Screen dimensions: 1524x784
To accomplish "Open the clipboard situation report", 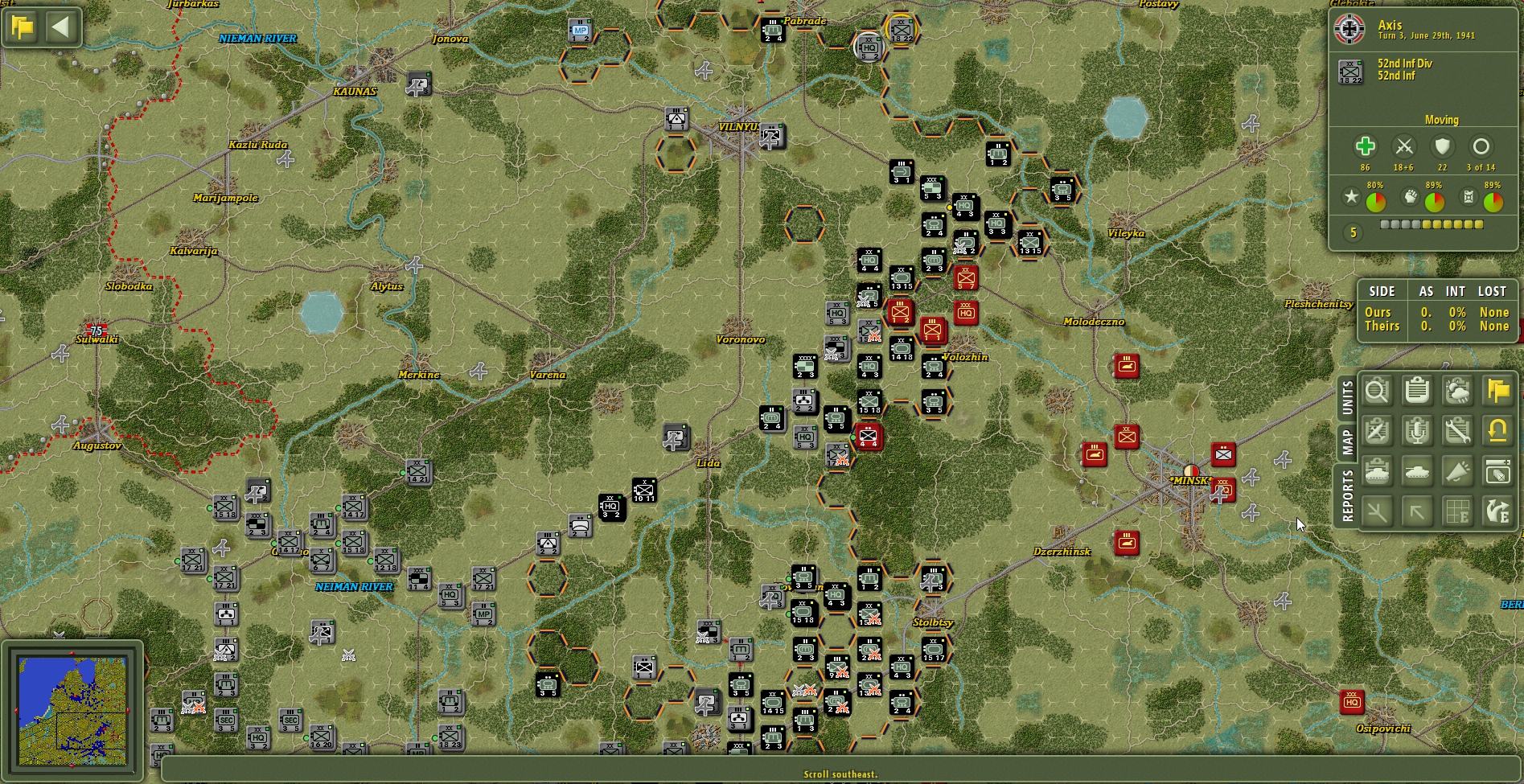I will click(x=1417, y=392).
